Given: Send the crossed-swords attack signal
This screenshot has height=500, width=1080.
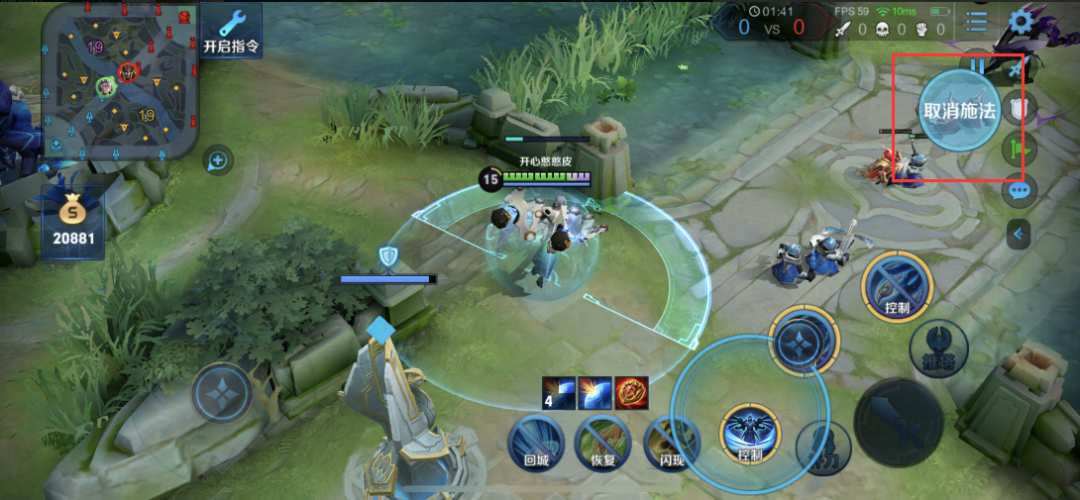Looking at the screenshot, I should click(1017, 68).
